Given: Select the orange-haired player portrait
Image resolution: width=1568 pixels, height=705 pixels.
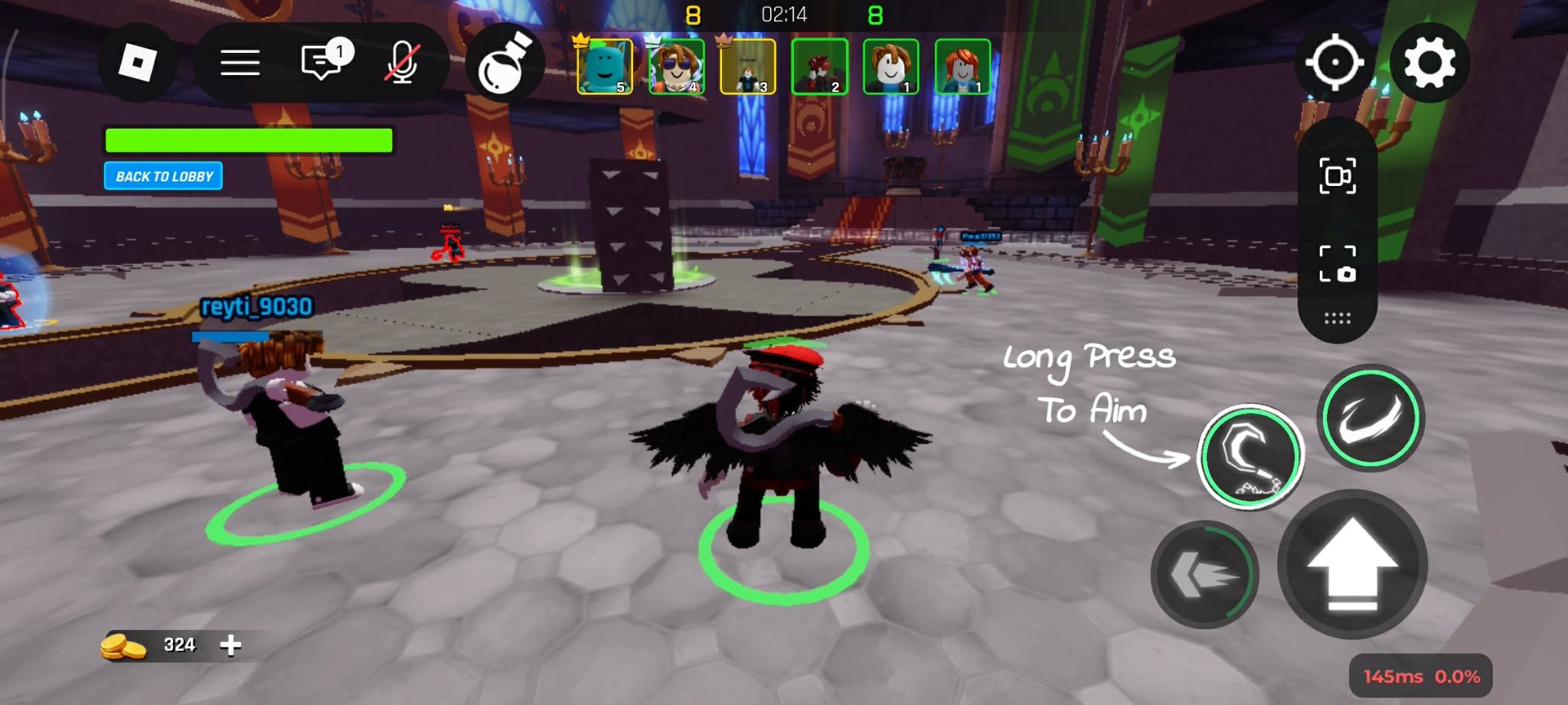Looking at the screenshot, I should click(x=962, y=67).
